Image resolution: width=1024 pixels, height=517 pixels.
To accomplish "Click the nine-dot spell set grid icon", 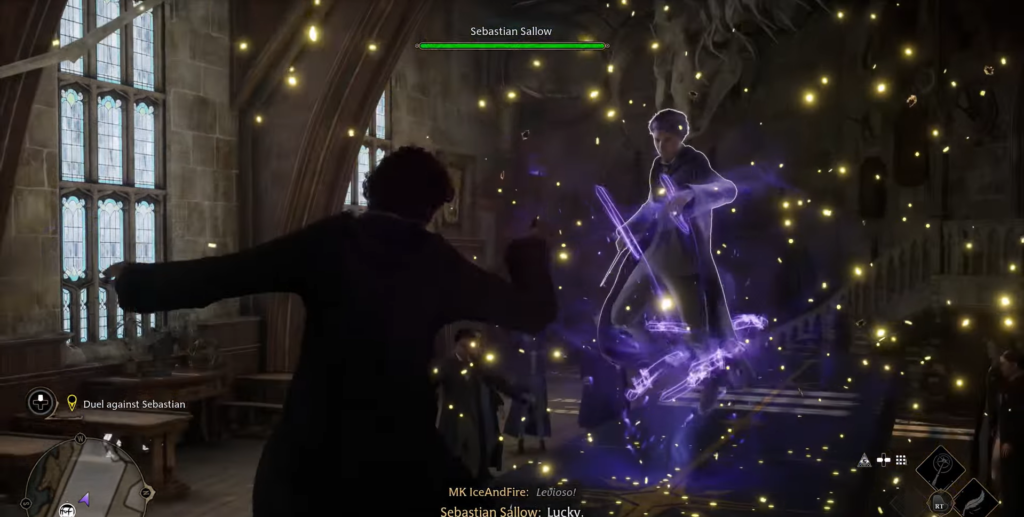I will tap(901, 460).
